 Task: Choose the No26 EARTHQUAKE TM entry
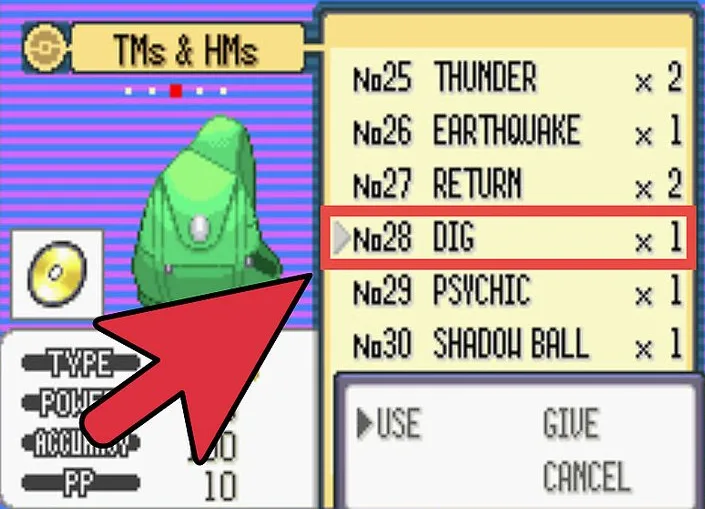[x=516, y=132]
